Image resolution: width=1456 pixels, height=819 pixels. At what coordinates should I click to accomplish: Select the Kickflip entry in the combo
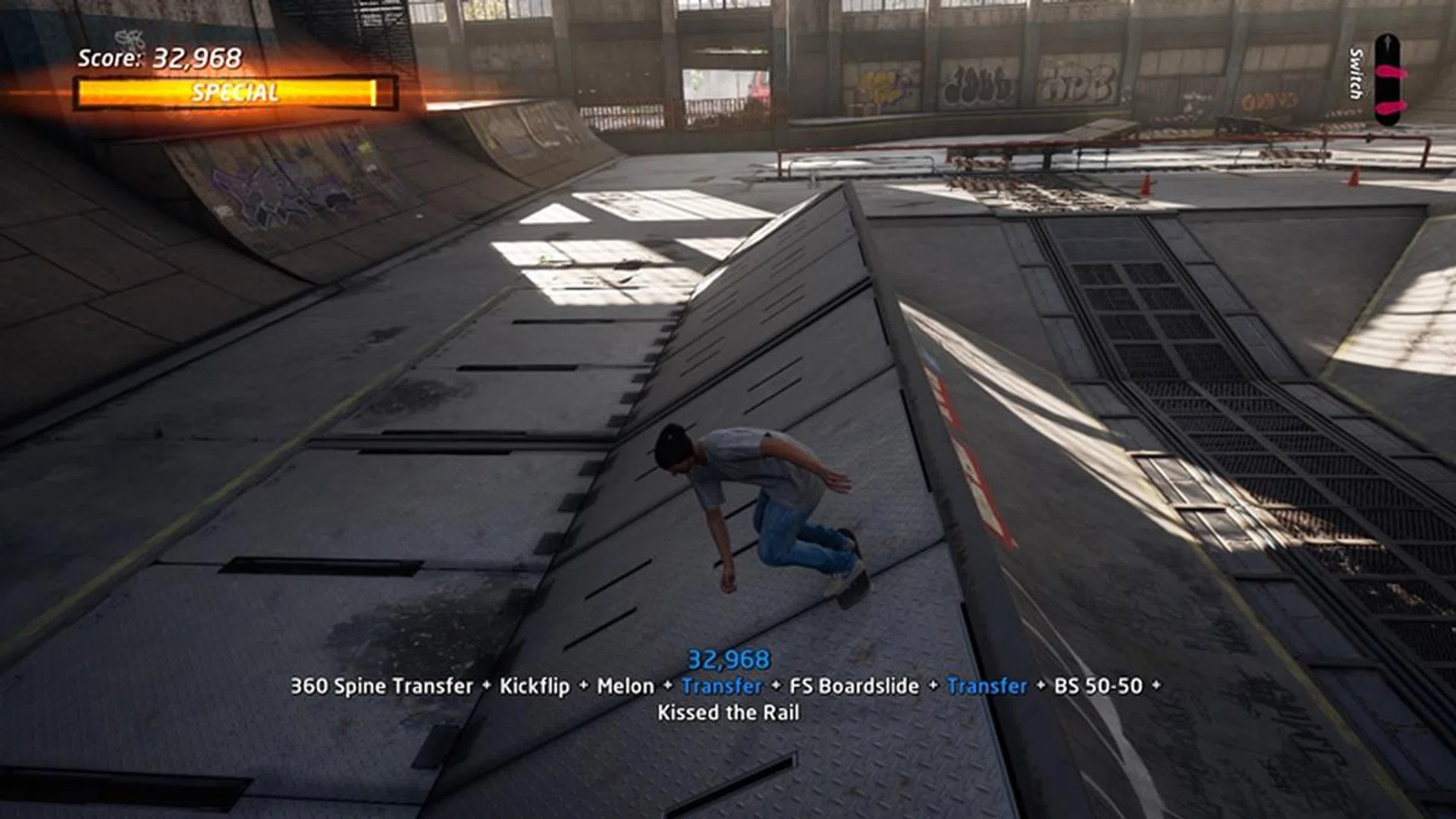pyautogui.click(x=535, y=685)
